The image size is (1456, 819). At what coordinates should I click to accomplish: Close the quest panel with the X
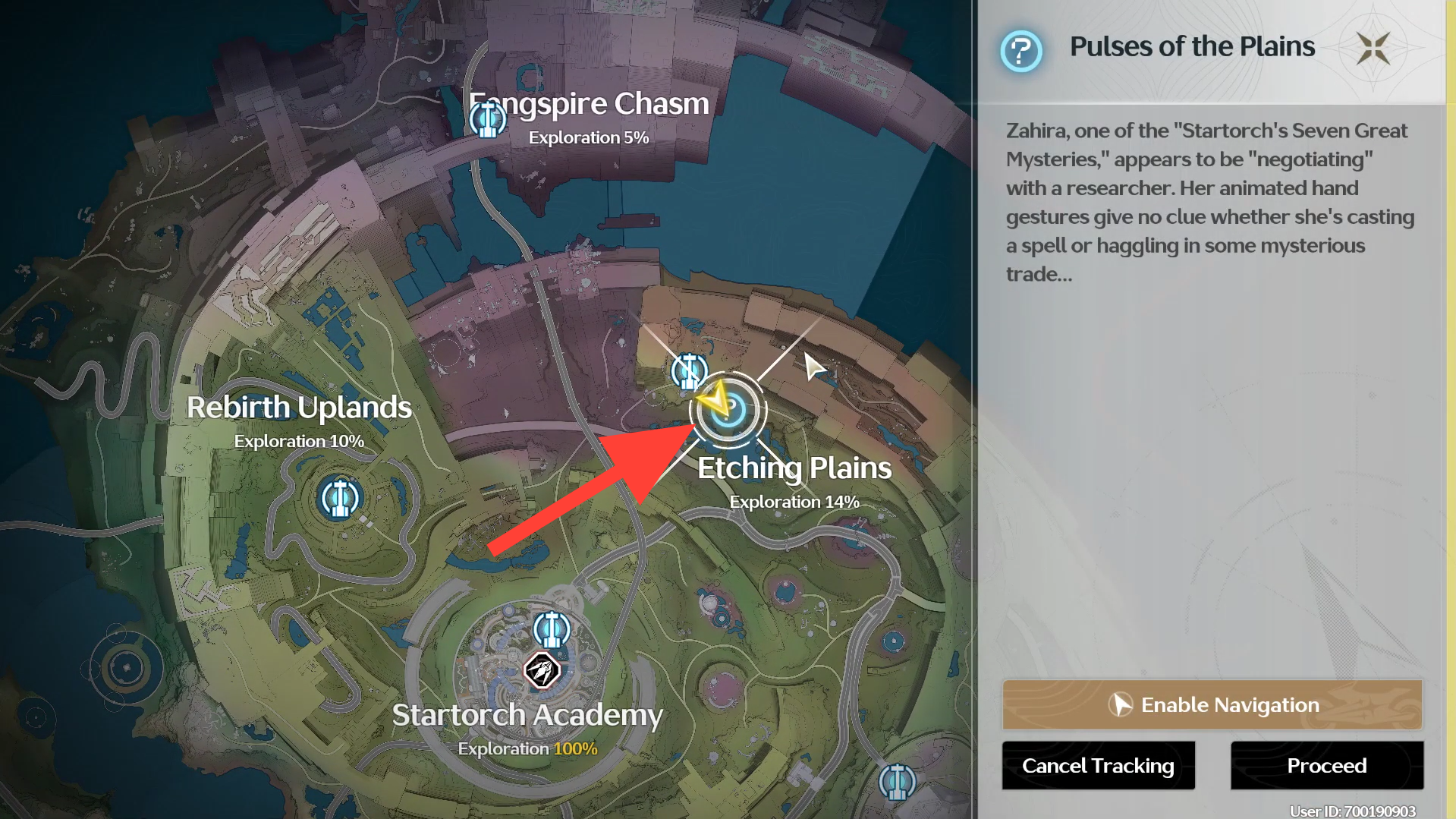(x=1373, y=49)
